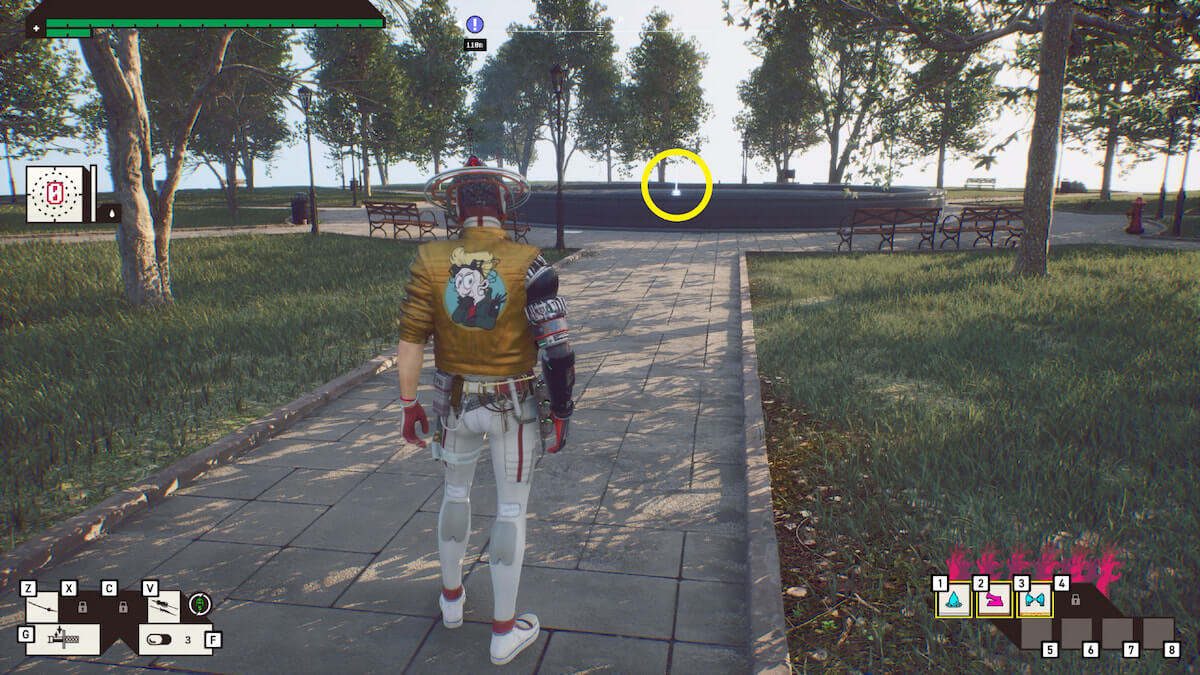This screenshot has height=675, width=1200.
Task: Open the radar panel with the red marker
Action: click(x=54, y=194)
